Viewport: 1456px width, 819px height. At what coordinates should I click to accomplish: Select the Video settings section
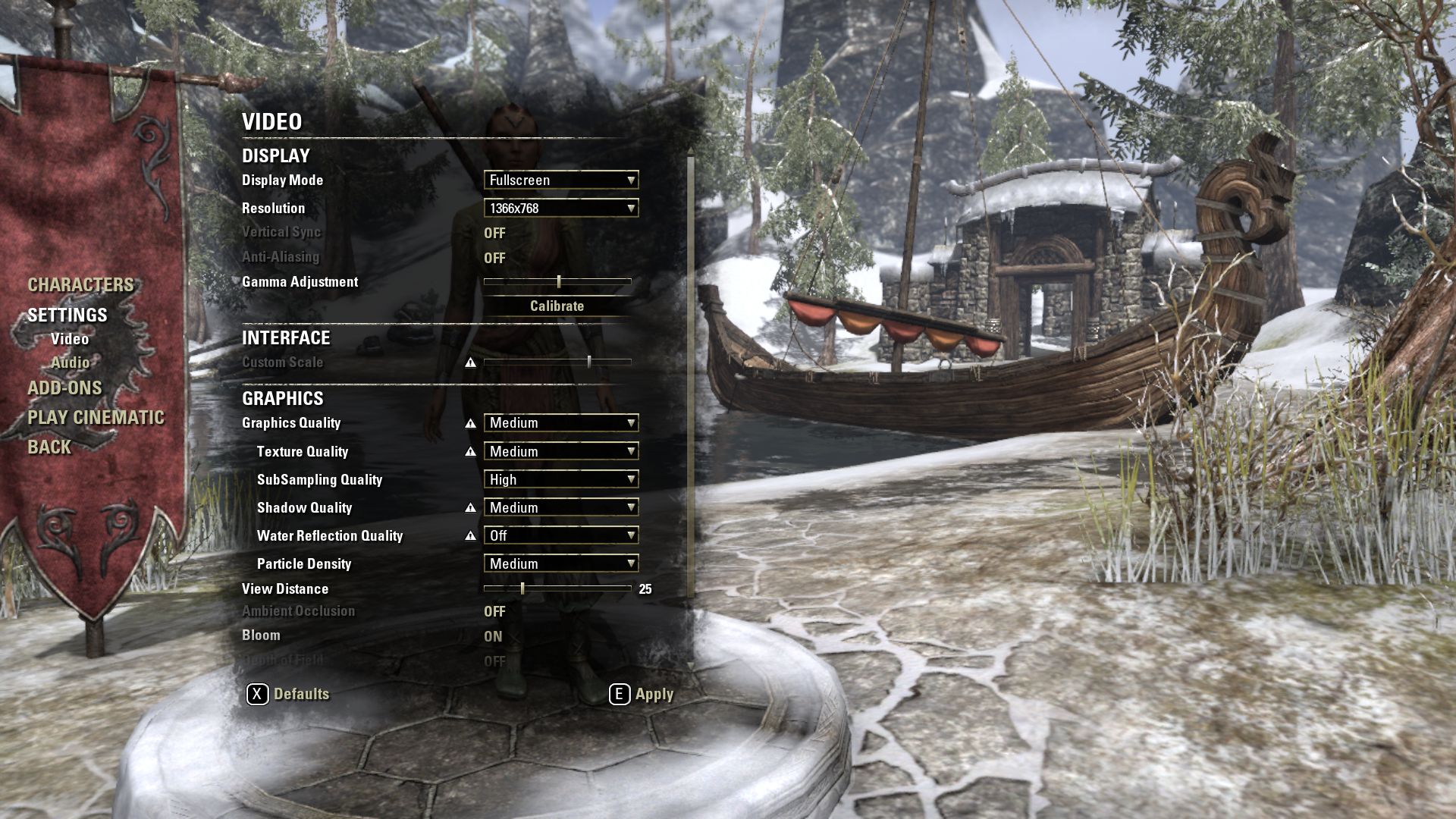point(70,339)
